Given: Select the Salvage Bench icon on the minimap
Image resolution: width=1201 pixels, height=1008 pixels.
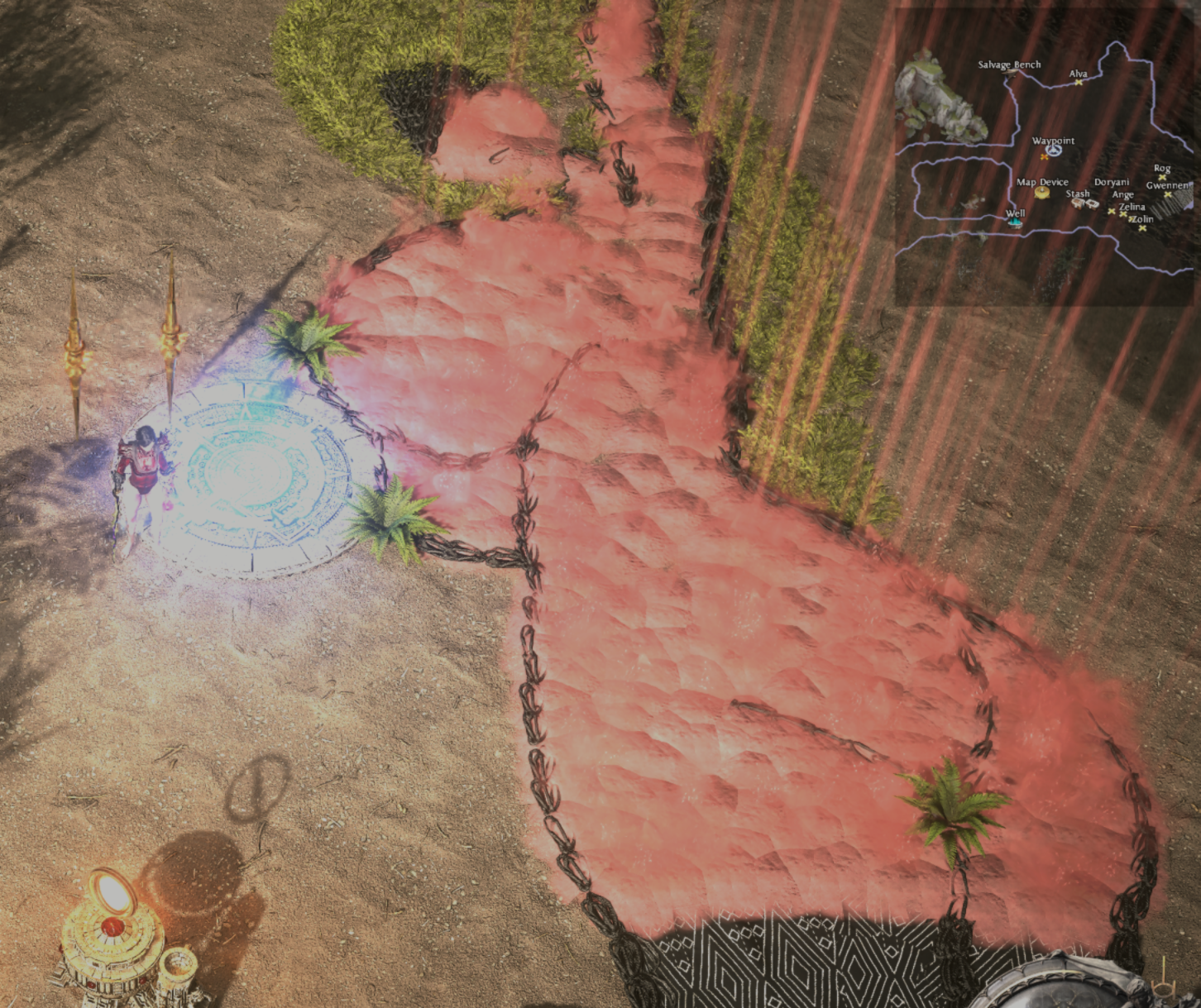Looking at the screenshot, I should 1011,74.
